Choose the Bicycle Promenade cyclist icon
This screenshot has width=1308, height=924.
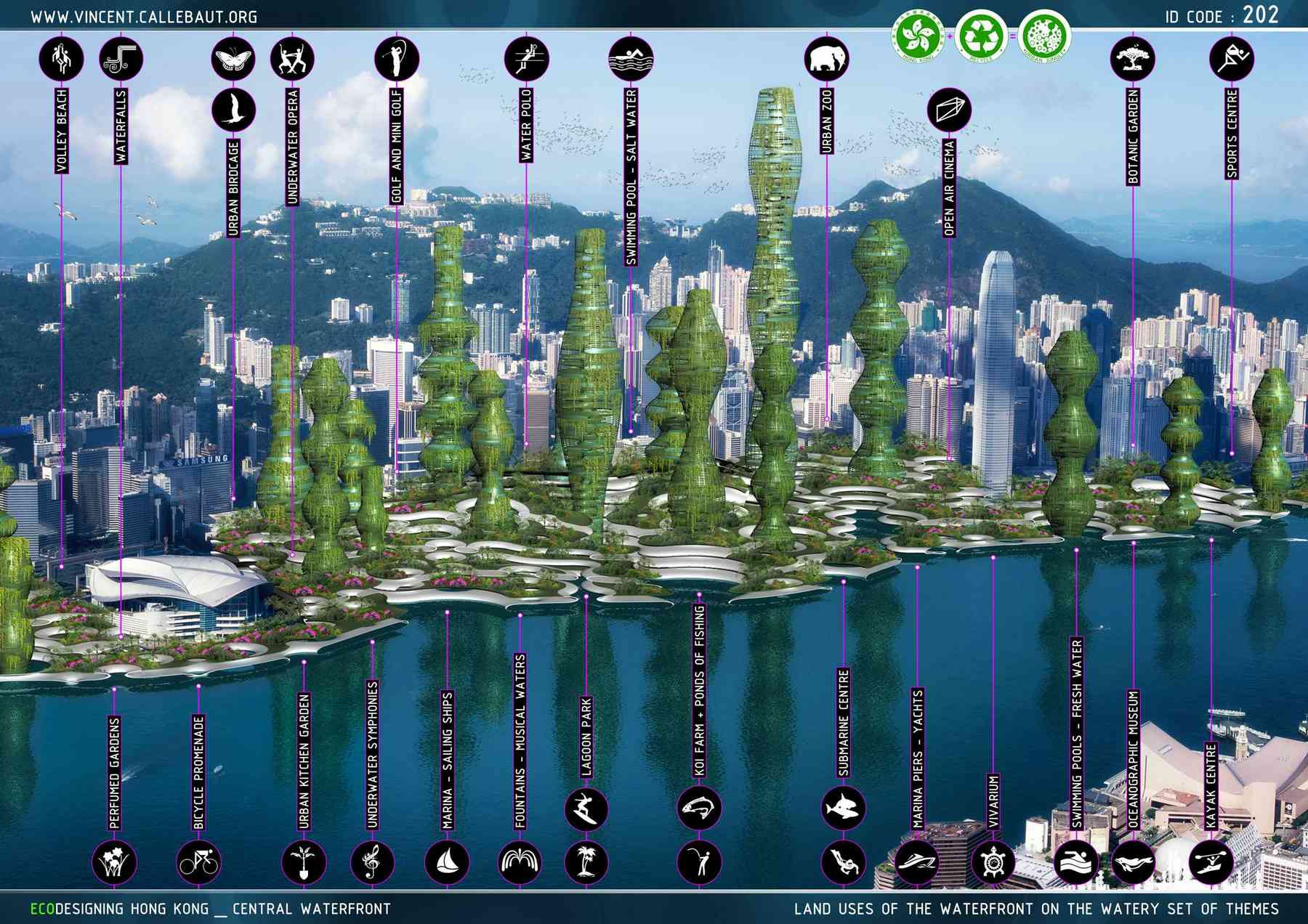pos(198,862)
